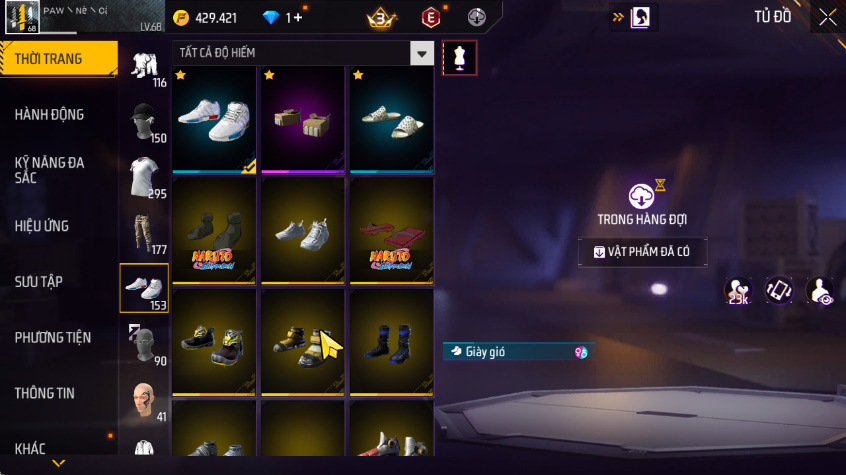Select the shoes category with 153 items
Image resolution: width=846 pixels, height=475 pixels.
[x=144, y=289]
